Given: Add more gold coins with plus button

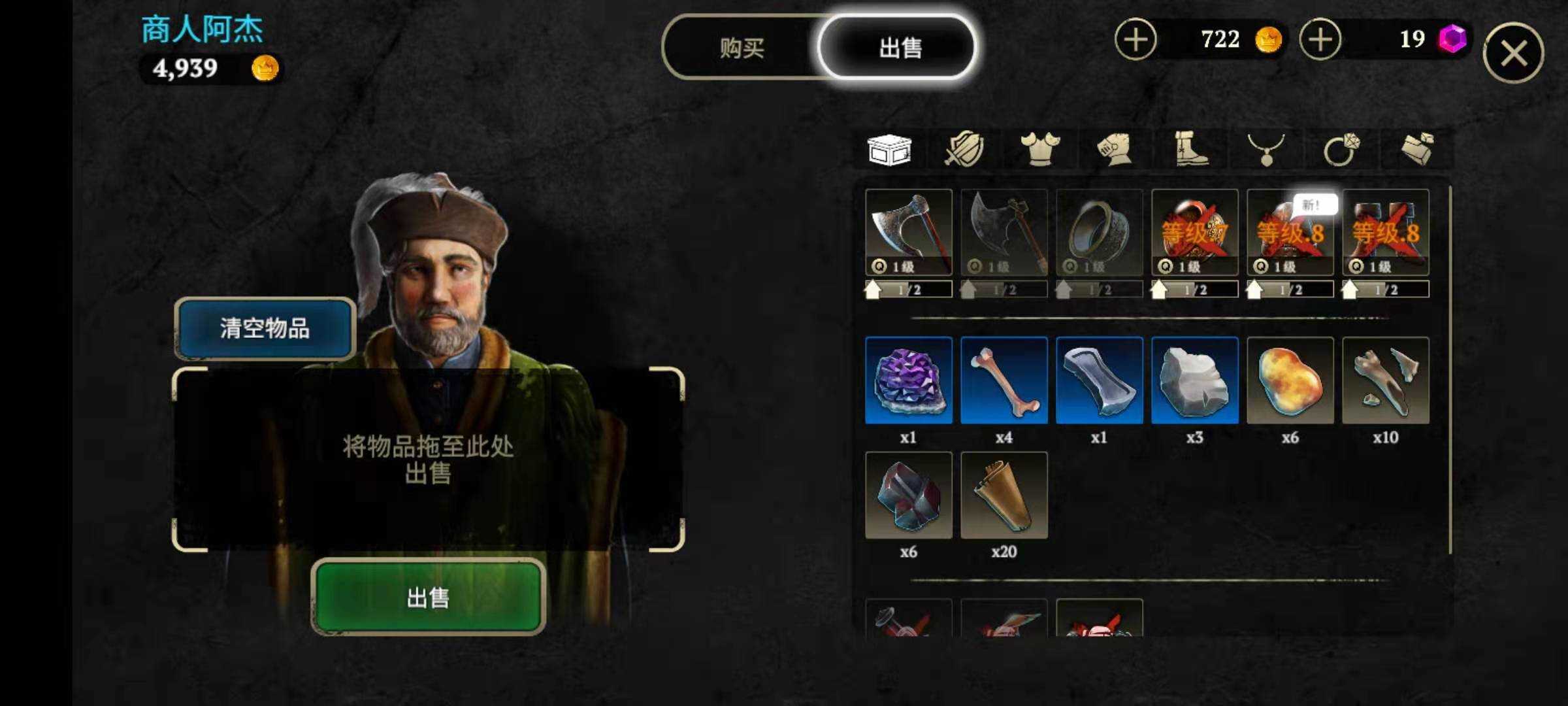Looking at the screenshot, I should (x=1135, y=39).
